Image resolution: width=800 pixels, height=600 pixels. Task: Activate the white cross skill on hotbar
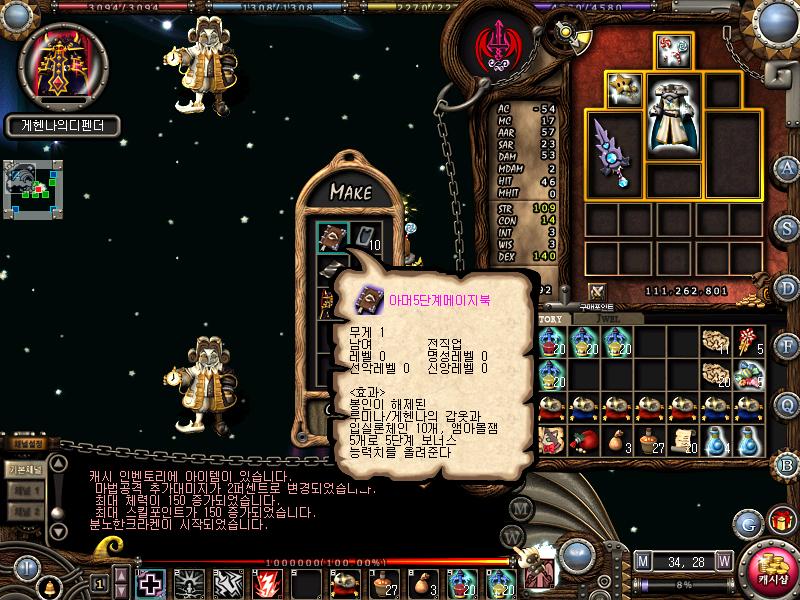pos(151,581)
